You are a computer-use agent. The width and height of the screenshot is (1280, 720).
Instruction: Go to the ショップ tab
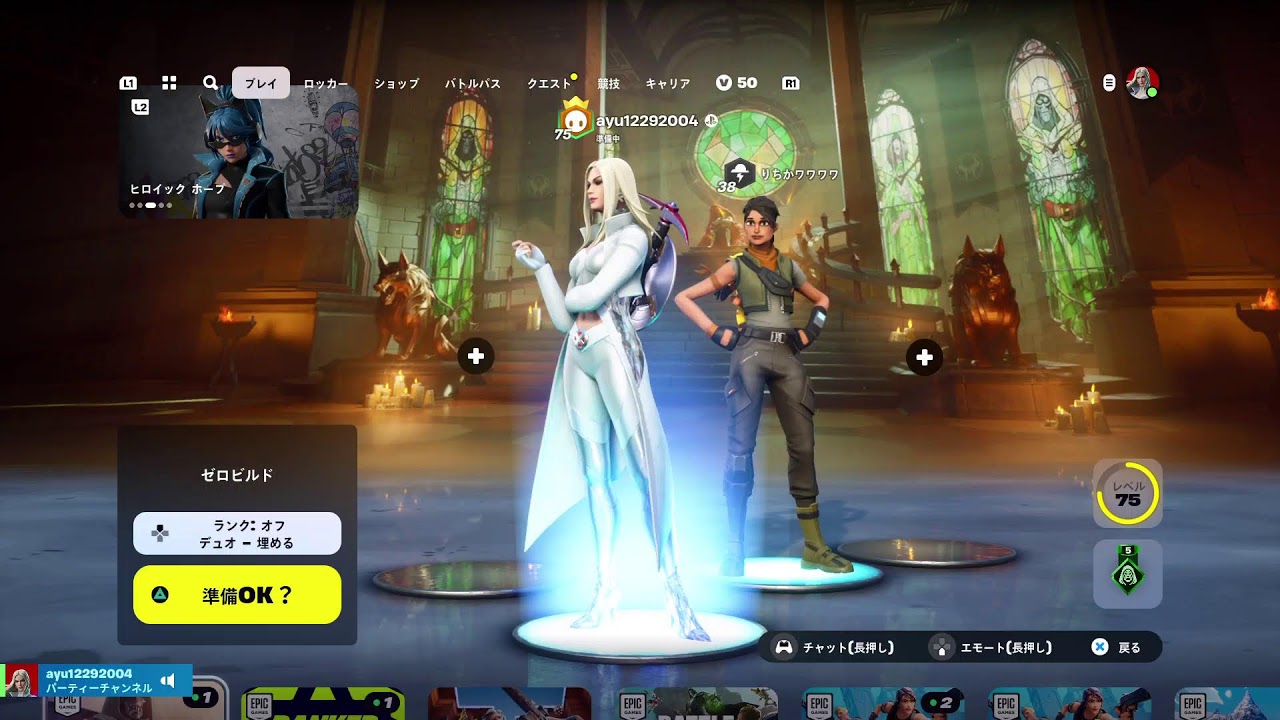point(396,84)
